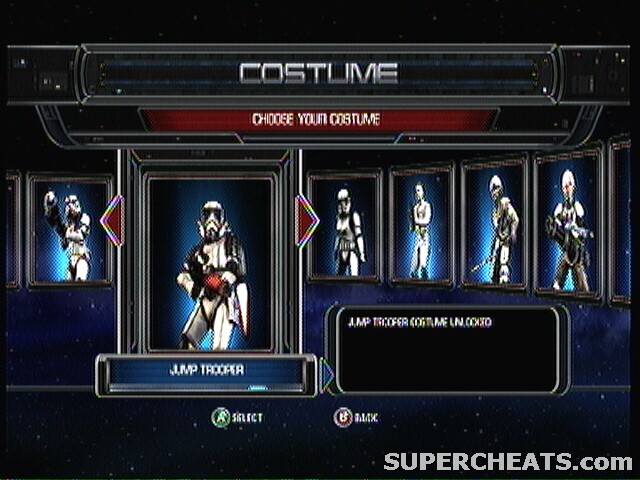Select the highlighted Jump Trooper costume card
Screen dimensions: 640x480
tap(209, 262)
